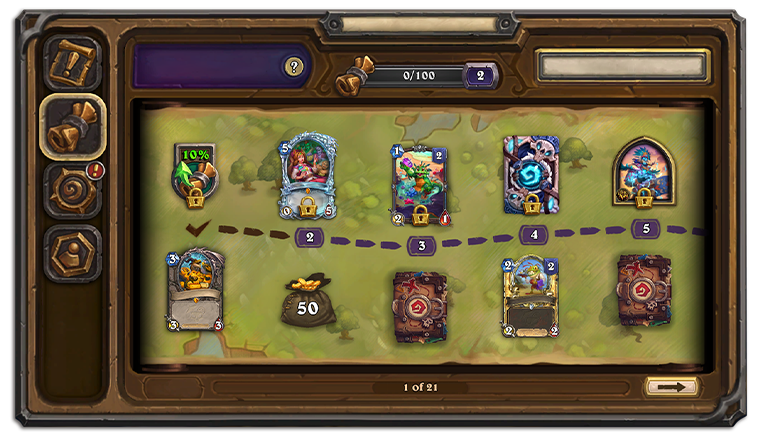Viewport: 760px width, 438px height.
Task: Select the 10% XP boost reward
Action: tap(195, 175)
